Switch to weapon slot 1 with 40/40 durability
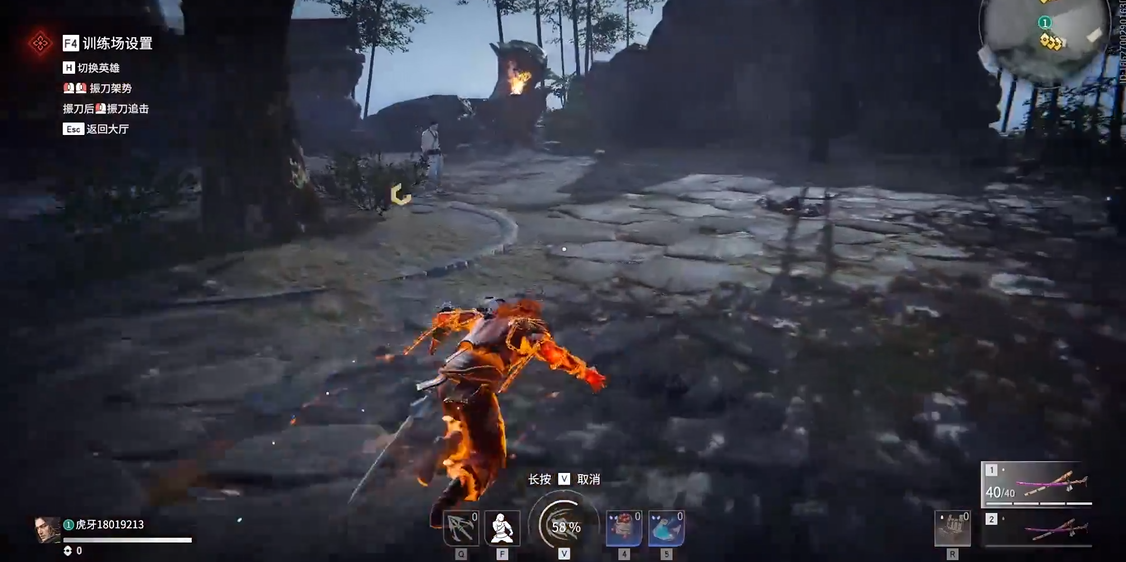1126x562 pixels. (1036, 484)
